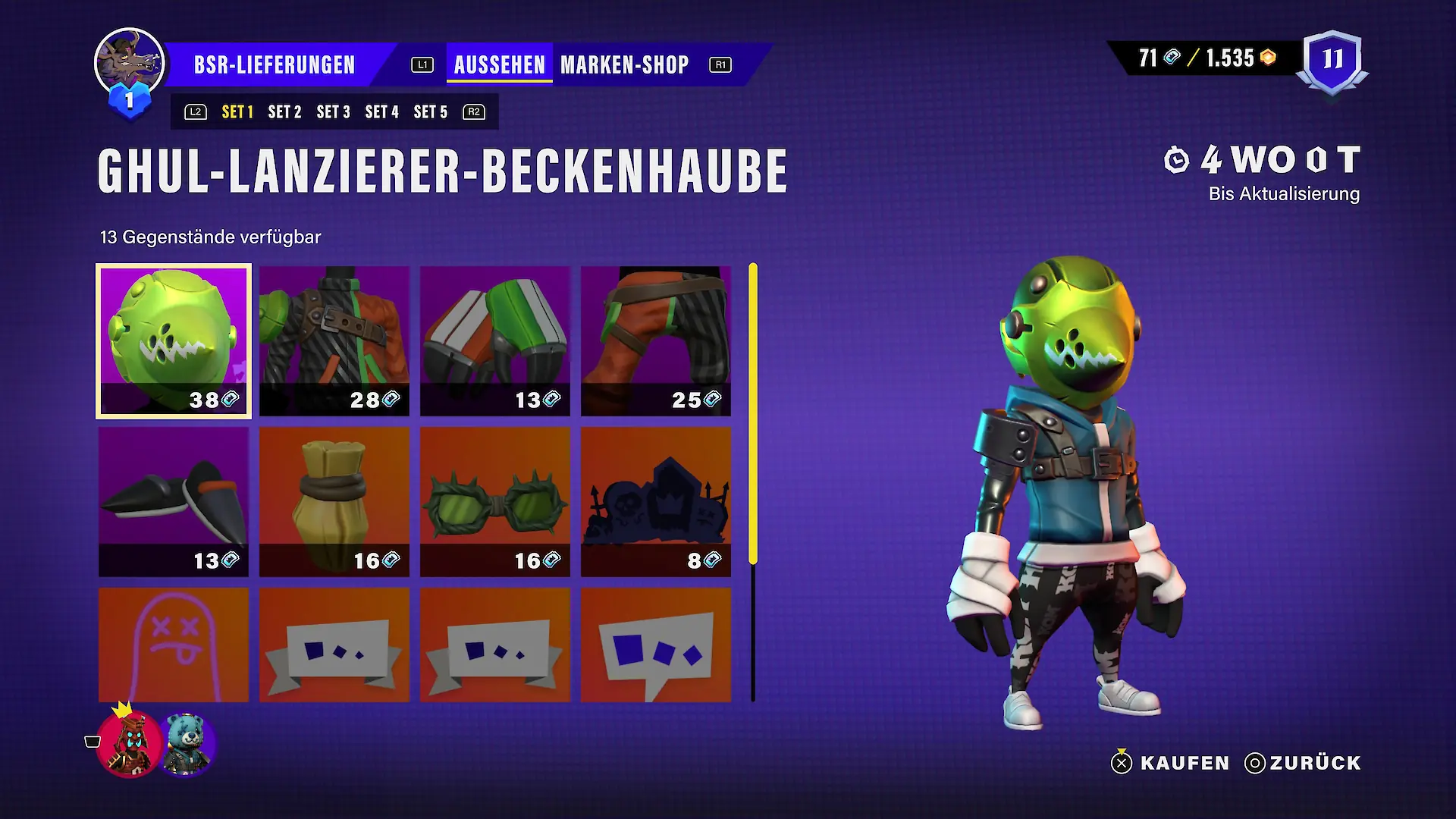
Task: Go back with the Zurück button
Action: click(1303, 763)
